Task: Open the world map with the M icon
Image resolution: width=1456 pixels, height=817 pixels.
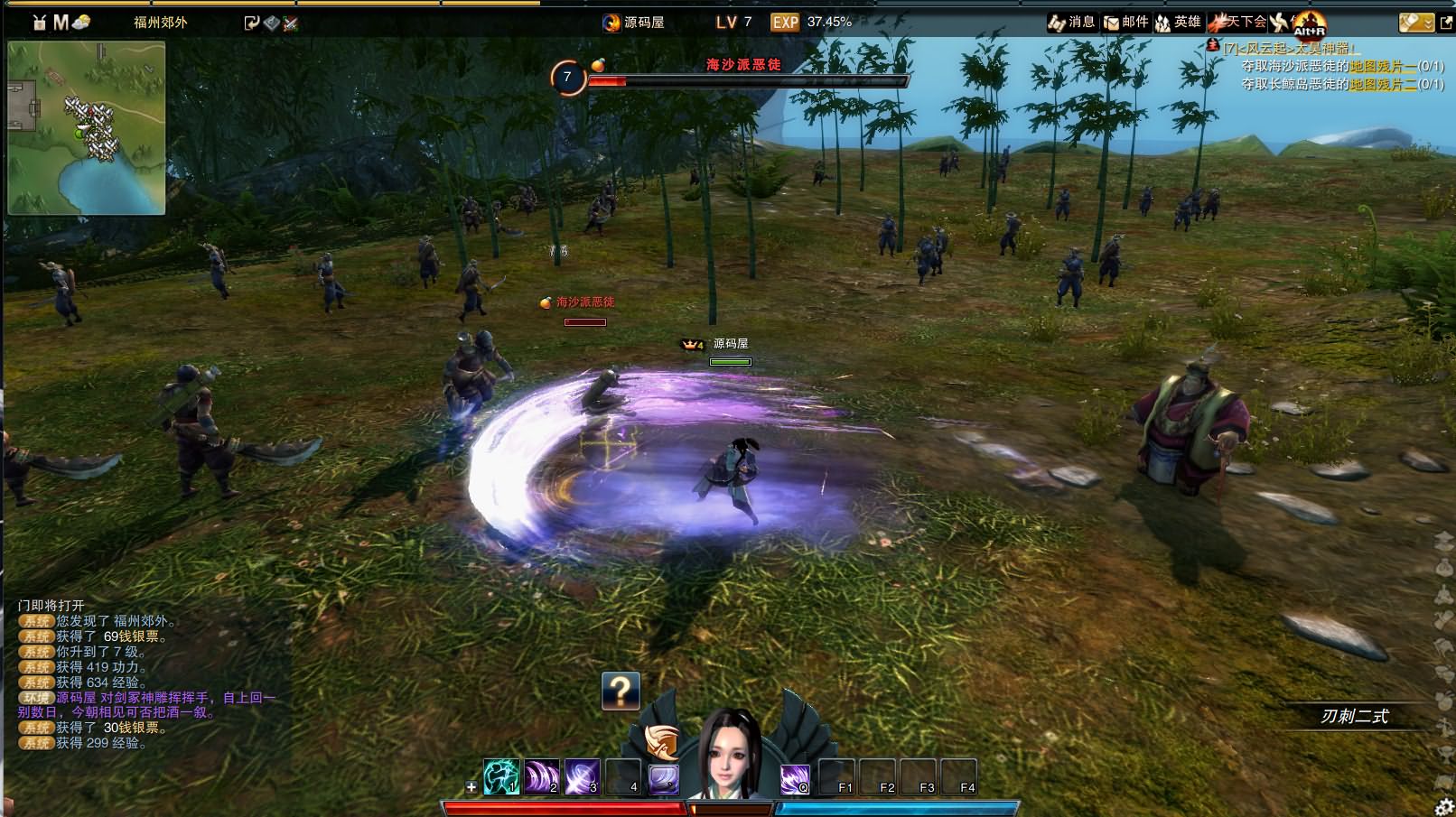Action: [x=61, y=22]
